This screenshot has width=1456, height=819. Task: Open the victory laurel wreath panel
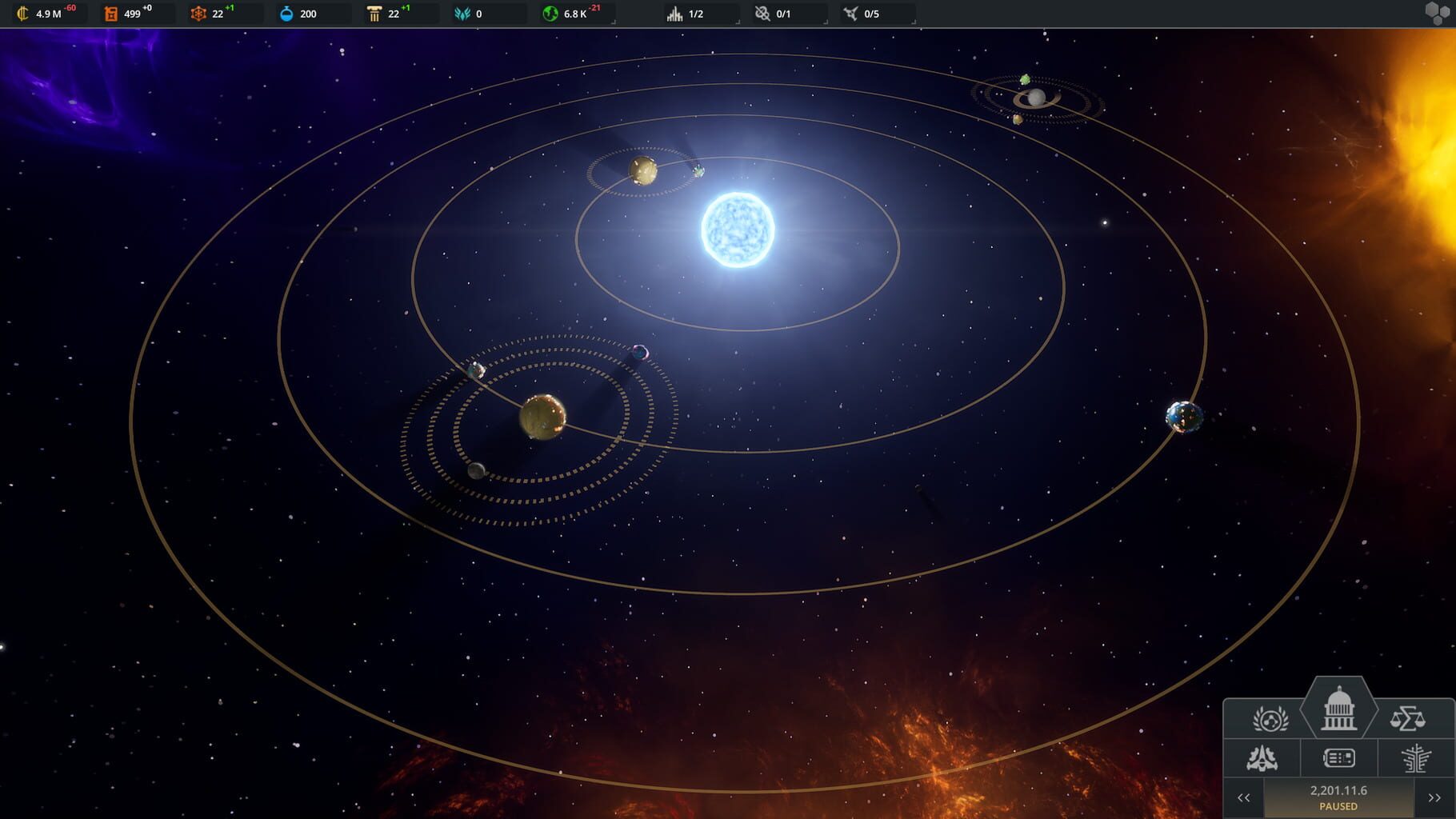(1271, 718)
